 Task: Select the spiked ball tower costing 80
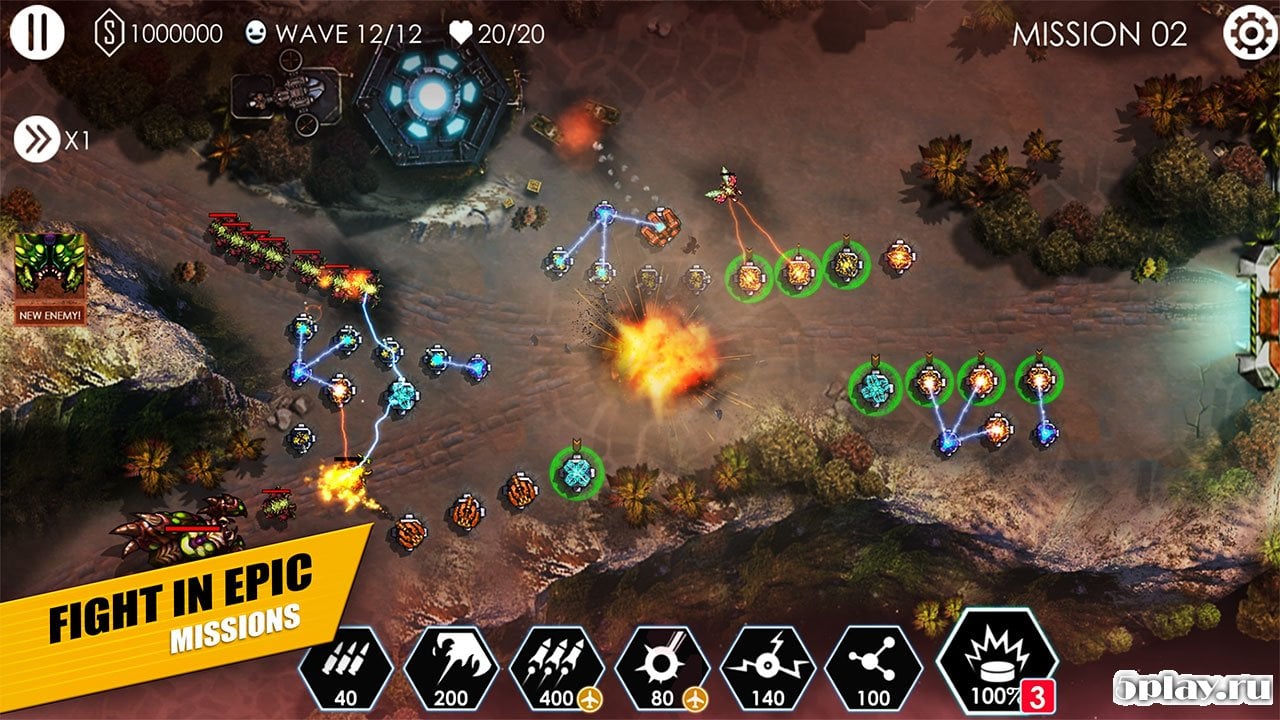[x=662, y=667]
